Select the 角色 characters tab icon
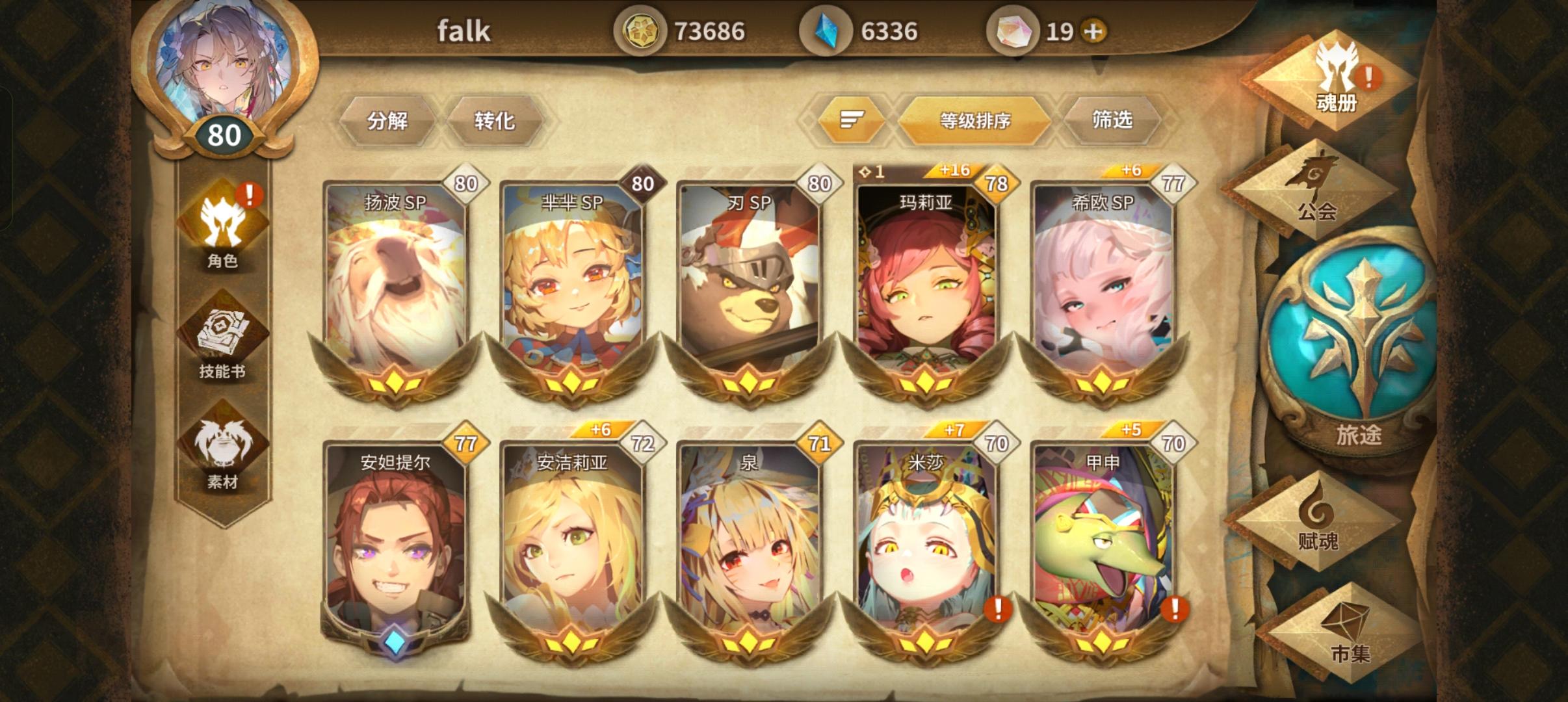This screenshot has height=702, width=1568. point(224,224)
